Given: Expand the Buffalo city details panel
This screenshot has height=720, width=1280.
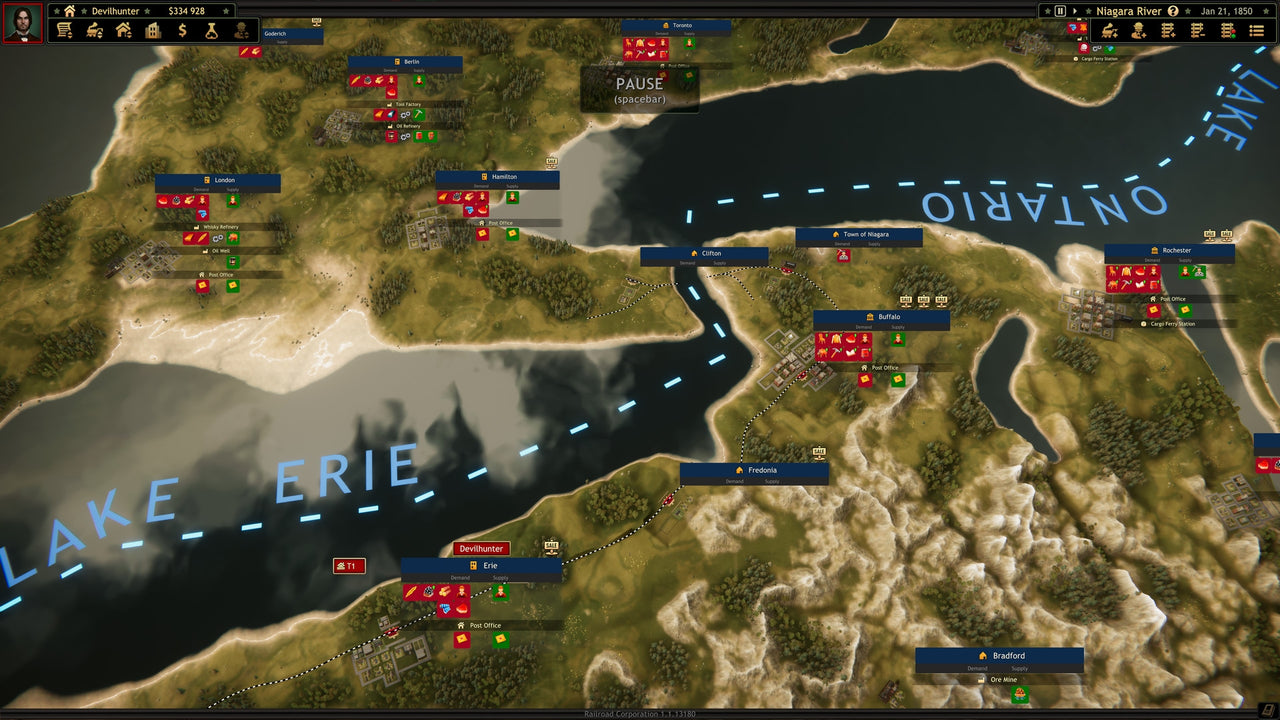Looking at the screenshot, I should [x=890, y=317].
